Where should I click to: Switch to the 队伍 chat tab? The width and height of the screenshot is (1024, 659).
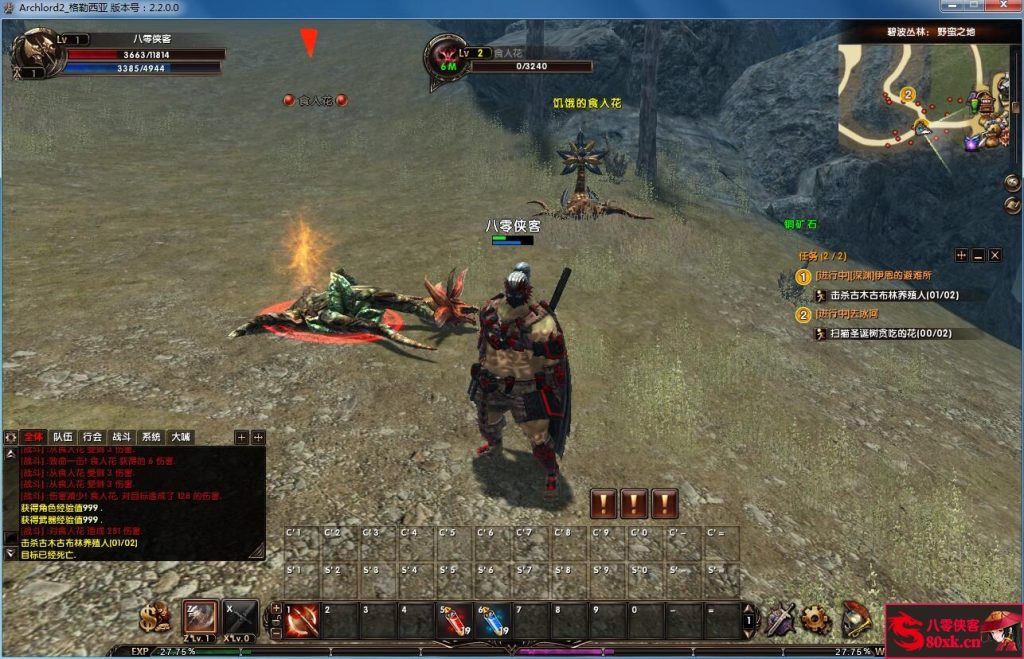(63, 437)
